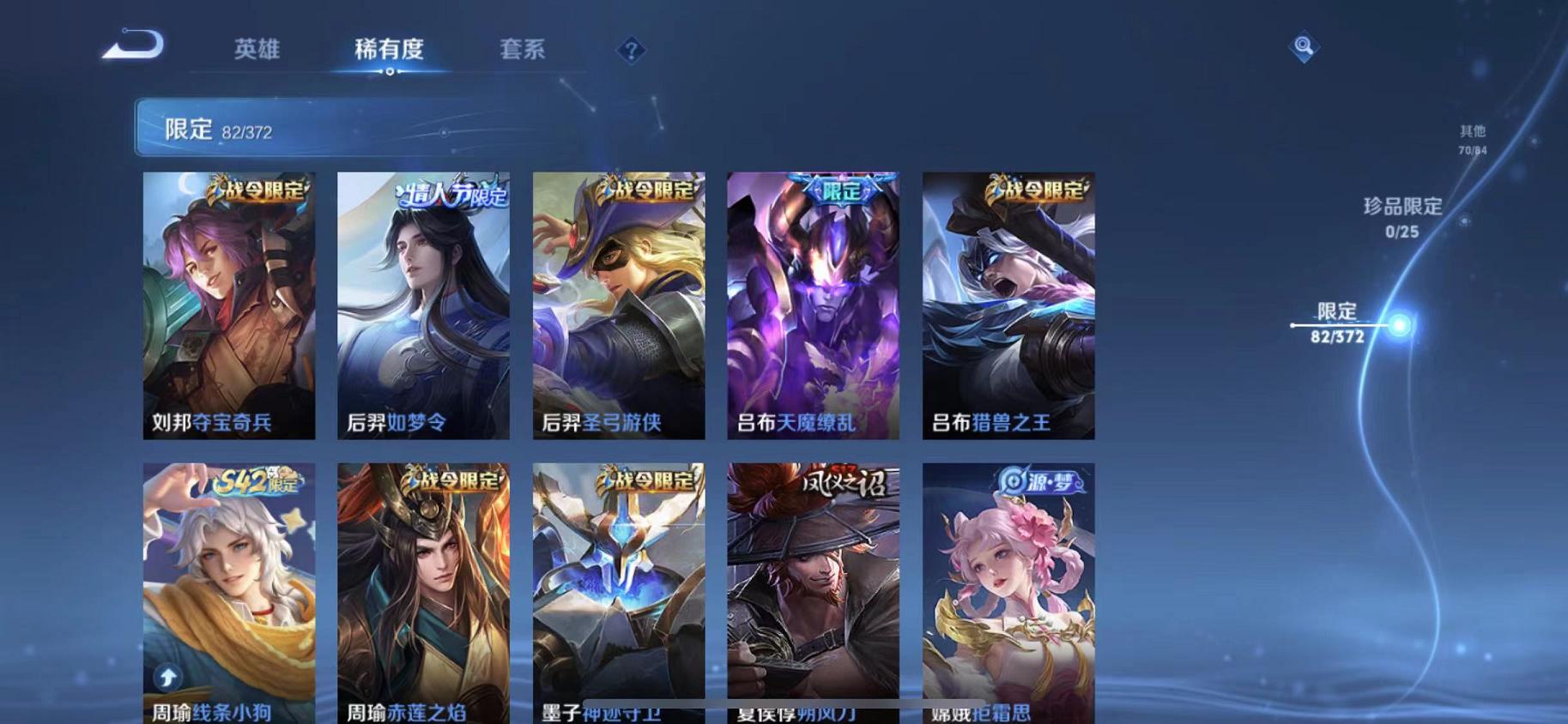Screen dimensions: 1568x724
Task: Click the blue upgrade arrow on 周瑜线条小狗 card
Action: pos(166,678)
